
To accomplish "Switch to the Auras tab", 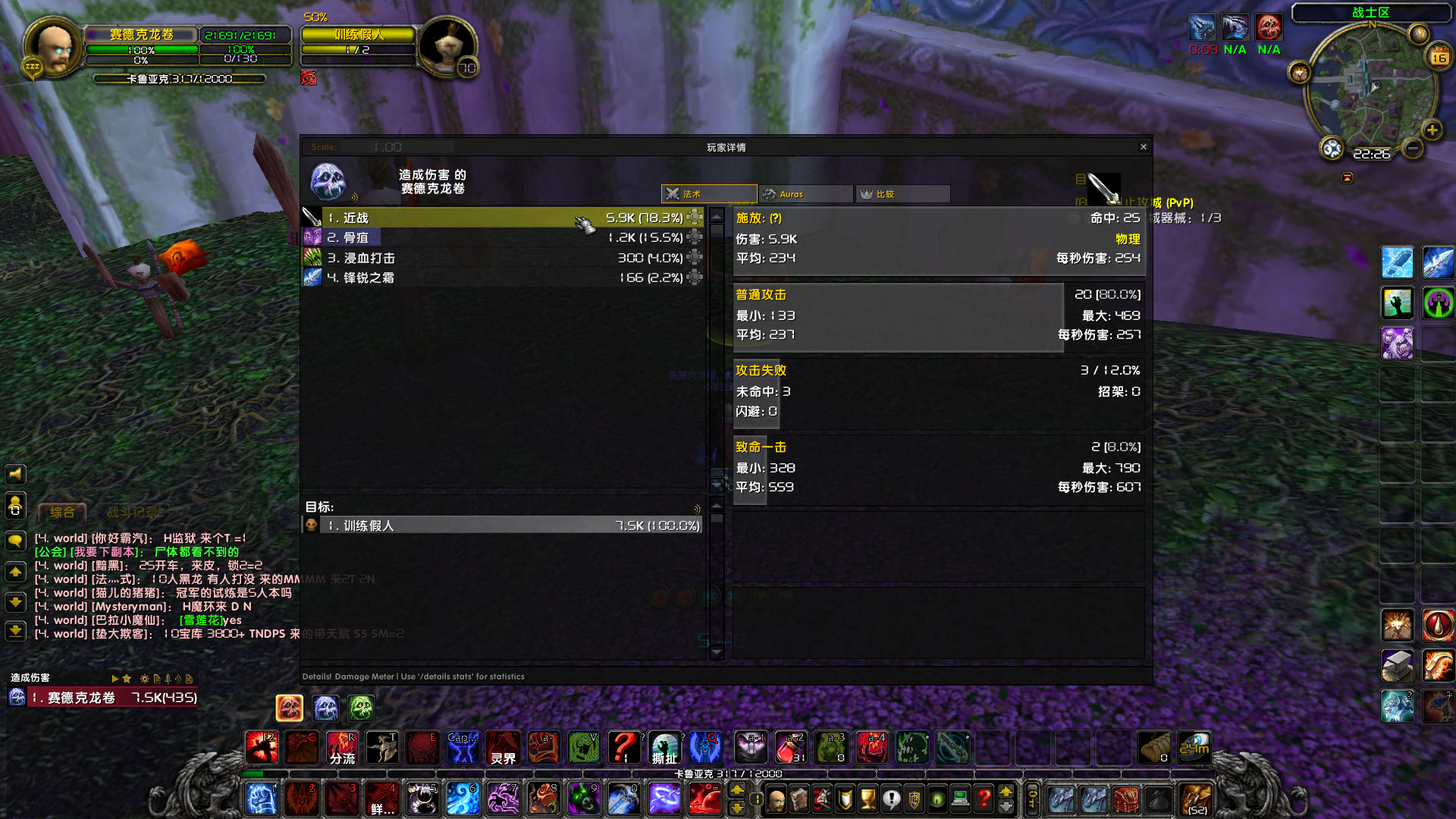I will pyautogui.click(x=805, y=193).
